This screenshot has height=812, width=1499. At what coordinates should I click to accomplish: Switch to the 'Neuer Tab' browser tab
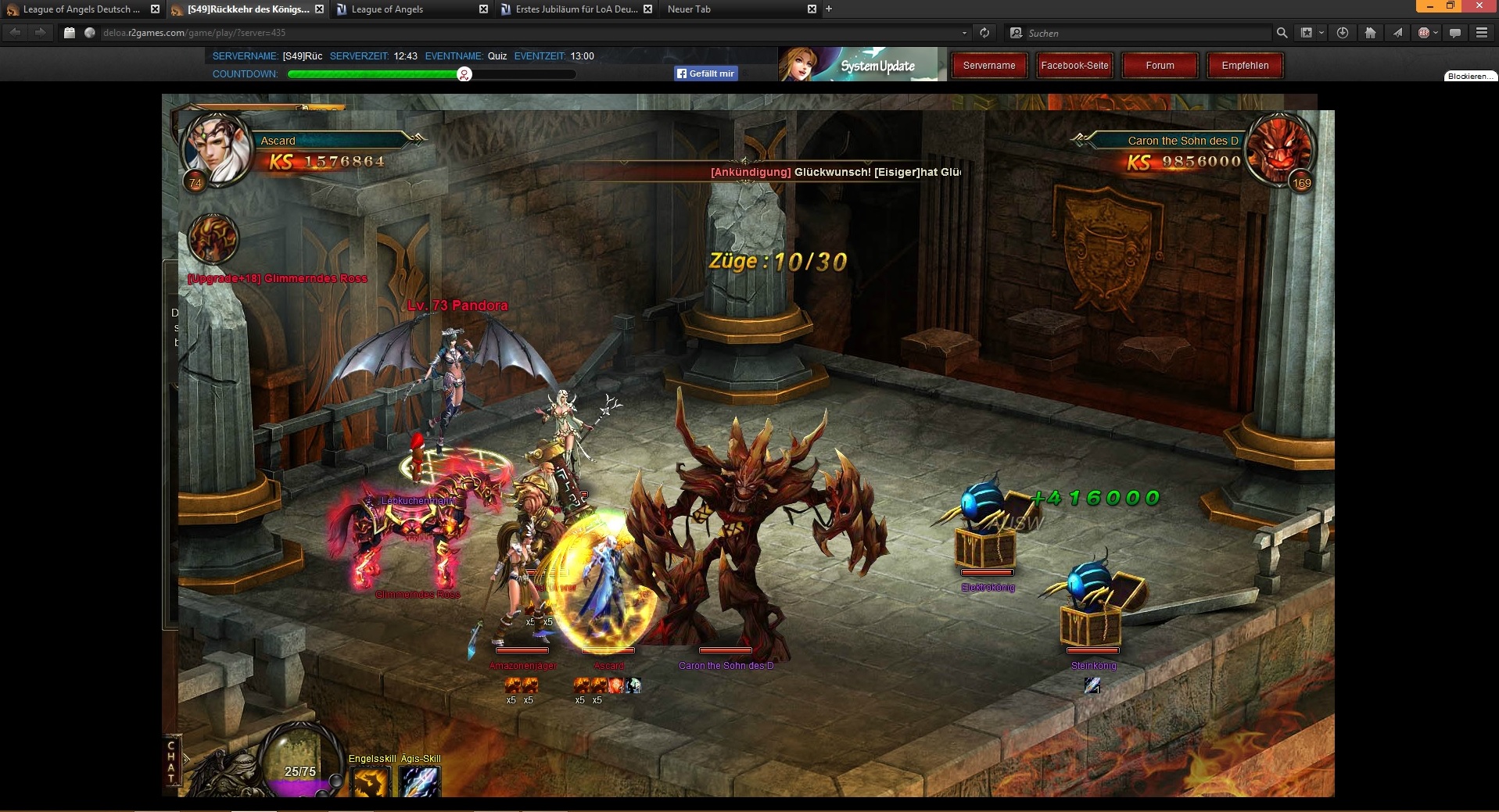[735, 9]
